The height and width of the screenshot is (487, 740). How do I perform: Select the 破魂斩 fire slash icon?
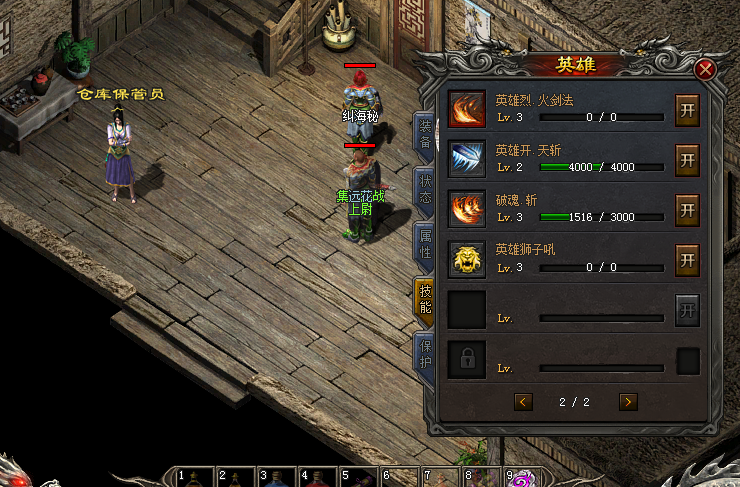pyautogui.click(x=467, y=209)
